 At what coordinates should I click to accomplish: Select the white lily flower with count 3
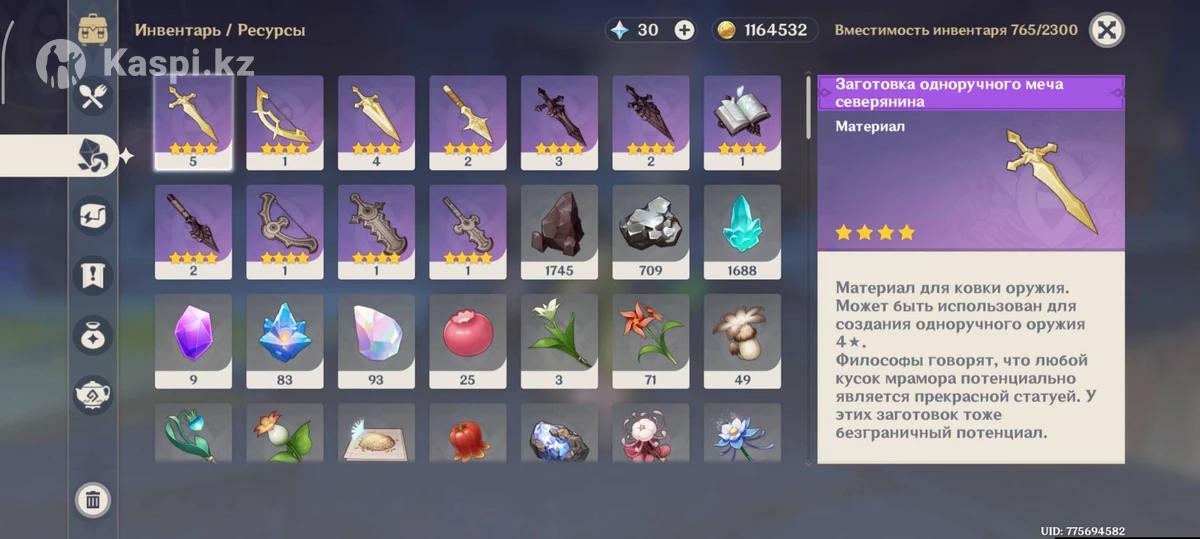pos(559,340)
